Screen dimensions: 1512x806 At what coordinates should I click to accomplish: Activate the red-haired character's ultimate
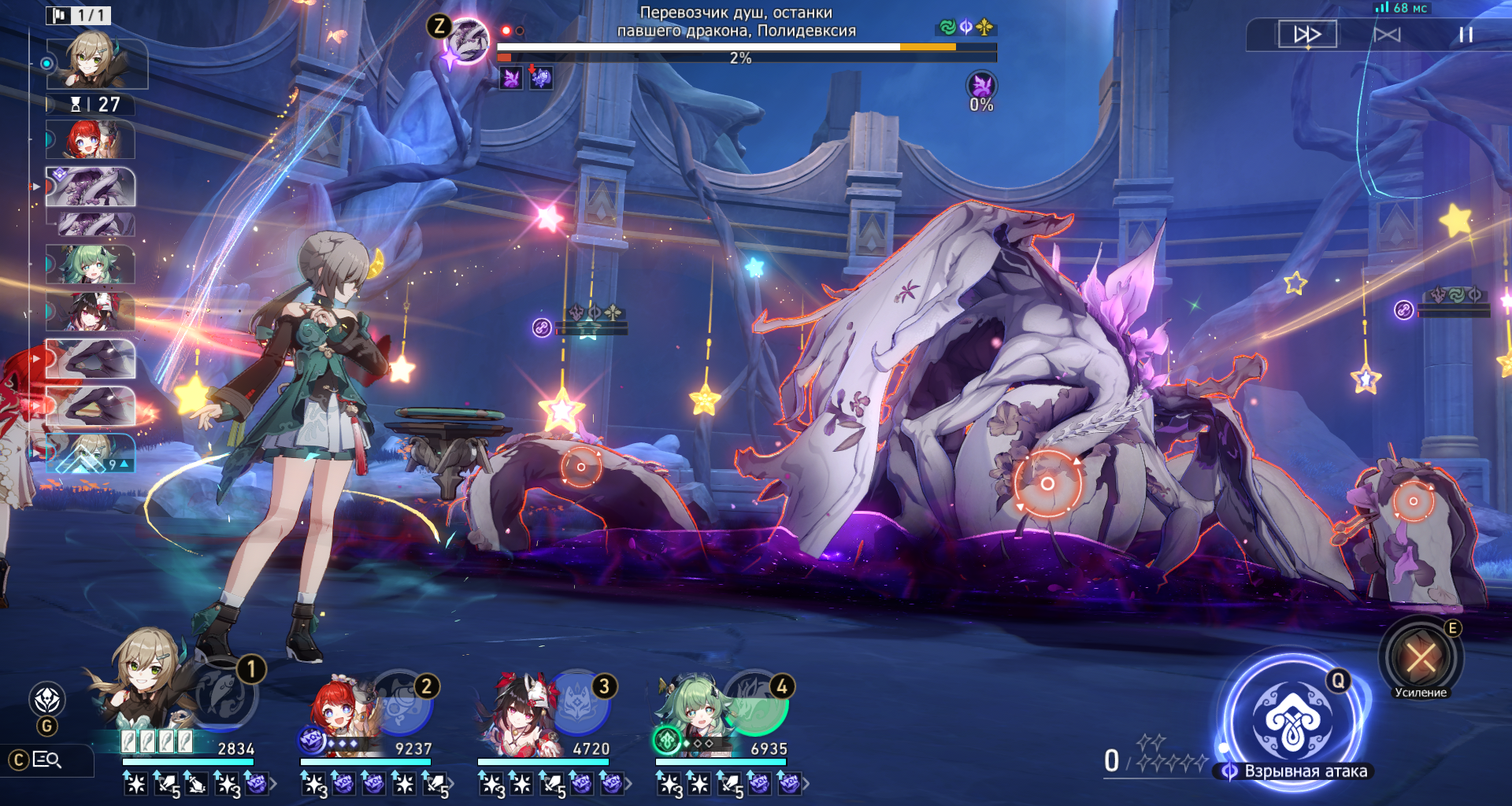click(403, 703)
